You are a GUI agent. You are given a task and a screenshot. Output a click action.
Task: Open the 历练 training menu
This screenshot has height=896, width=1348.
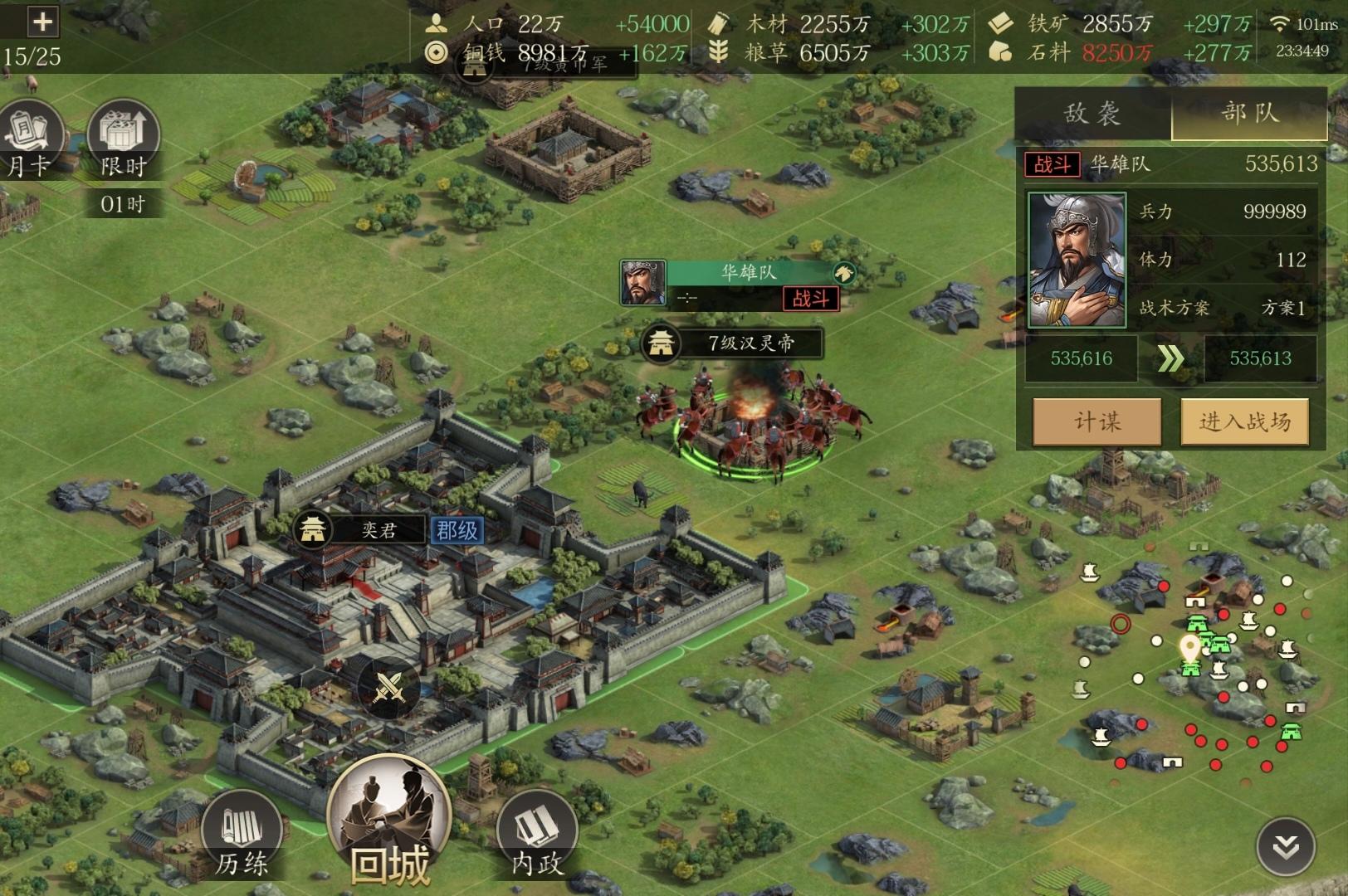[242, 834]
